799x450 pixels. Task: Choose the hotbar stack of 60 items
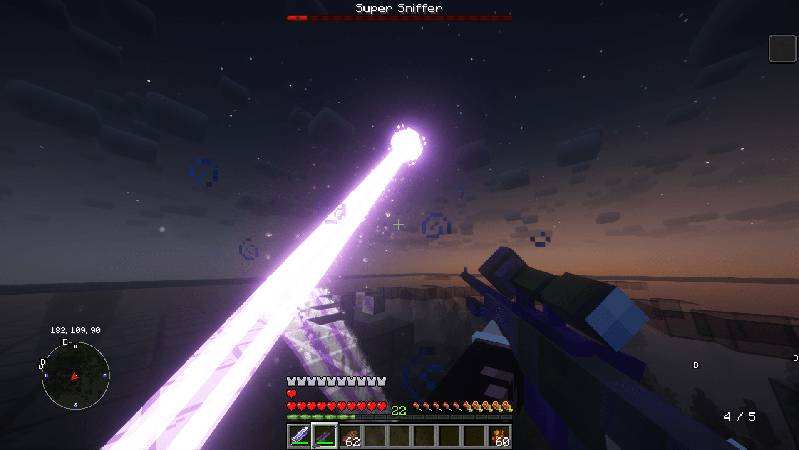click(x=500, y=435)
